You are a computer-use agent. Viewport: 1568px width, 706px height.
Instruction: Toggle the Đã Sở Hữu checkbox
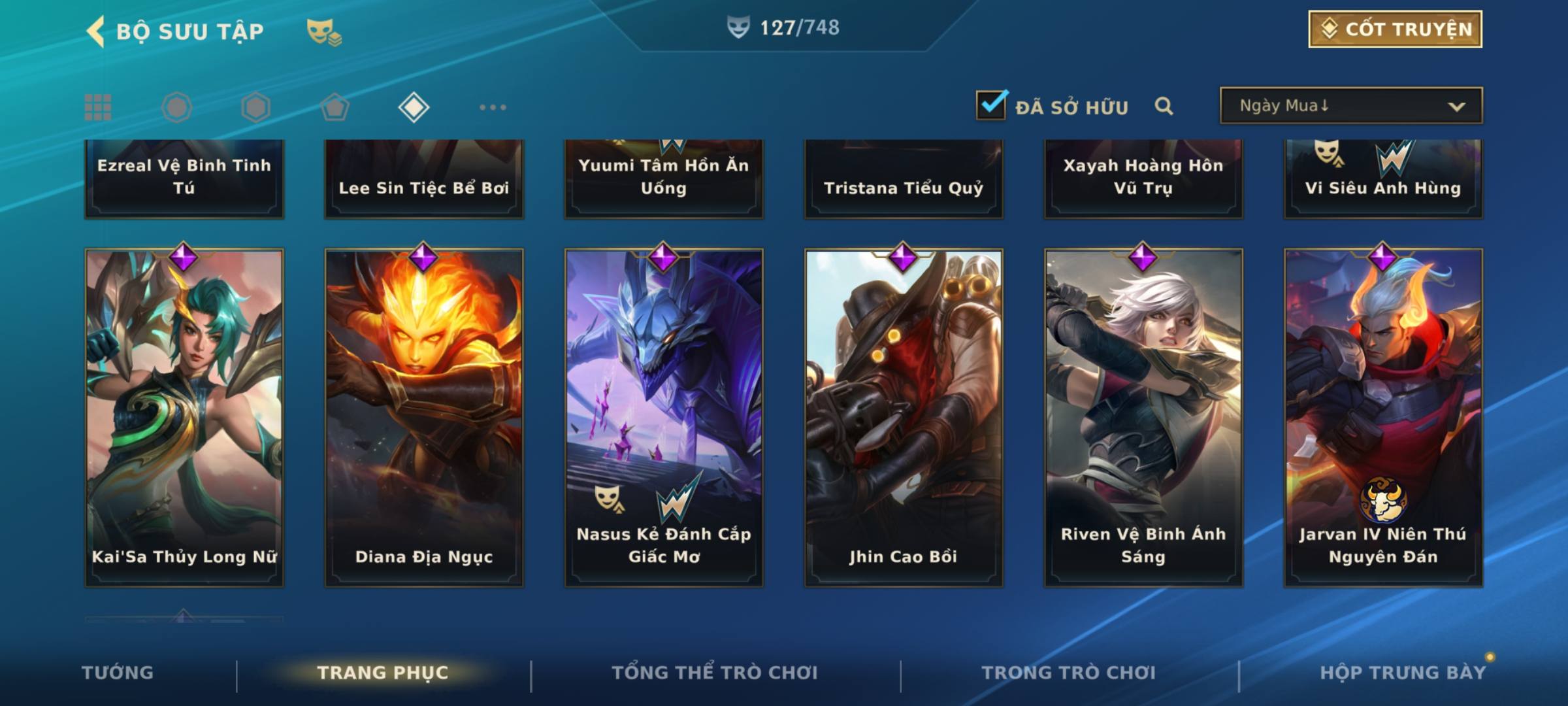click(991, 106)
